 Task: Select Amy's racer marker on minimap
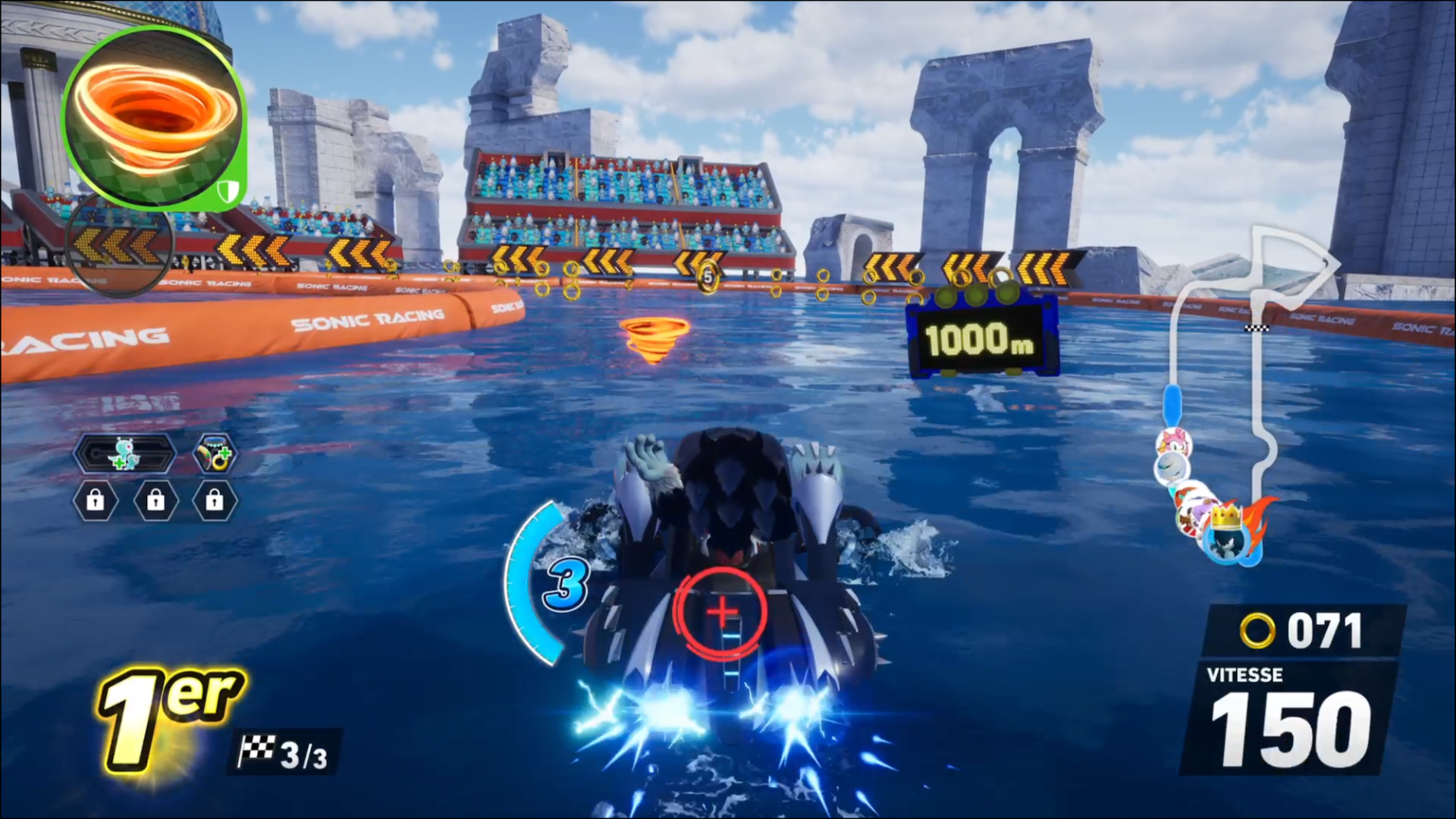click(1173, 442)
